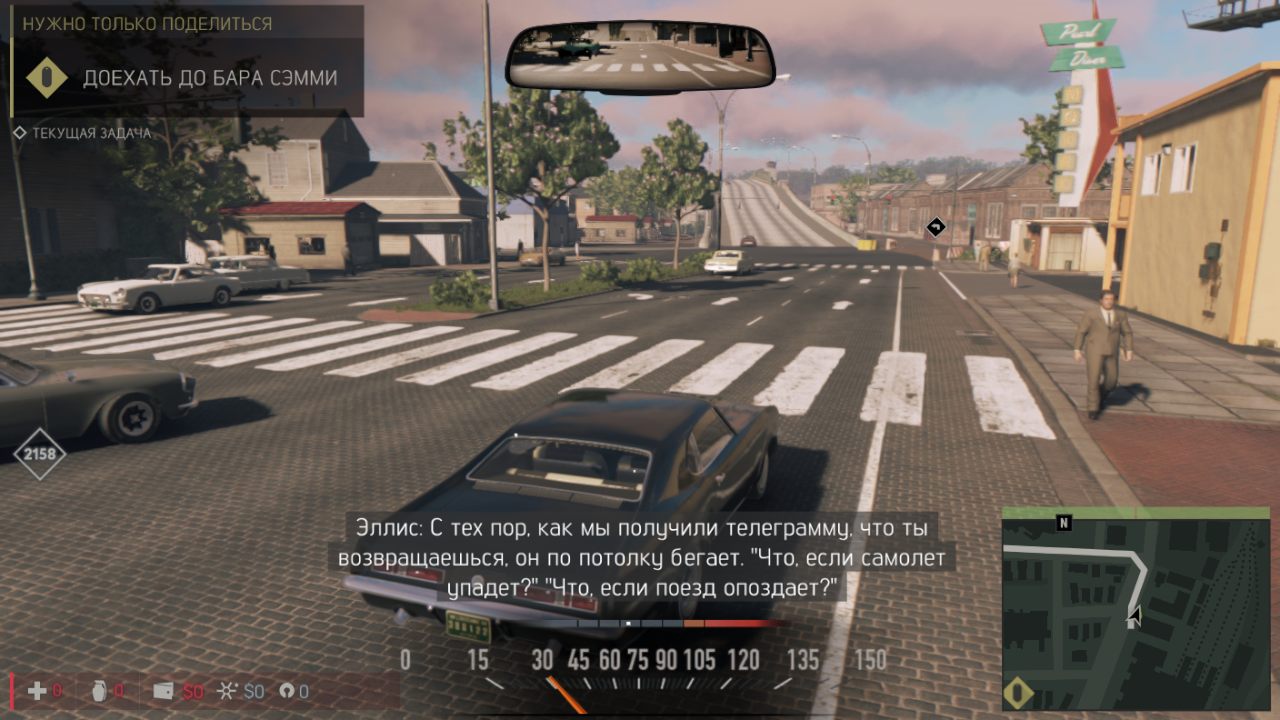
Task: Click the rearview mirror display
Action: [640, 57]
